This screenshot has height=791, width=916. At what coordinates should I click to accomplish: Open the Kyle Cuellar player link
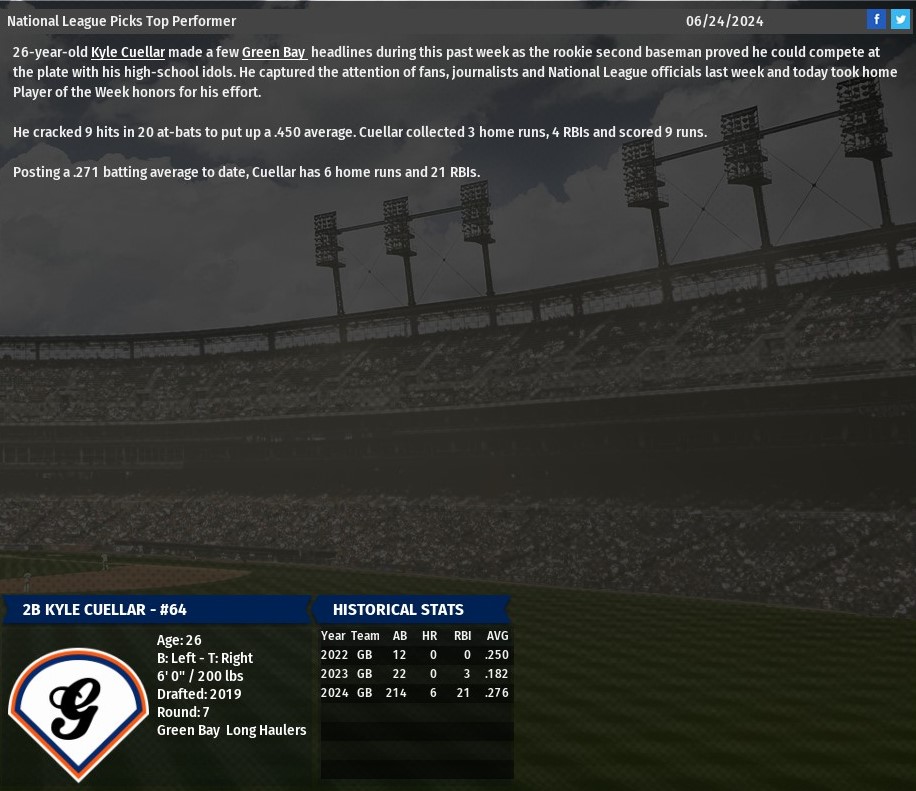(x=128, y=52)
